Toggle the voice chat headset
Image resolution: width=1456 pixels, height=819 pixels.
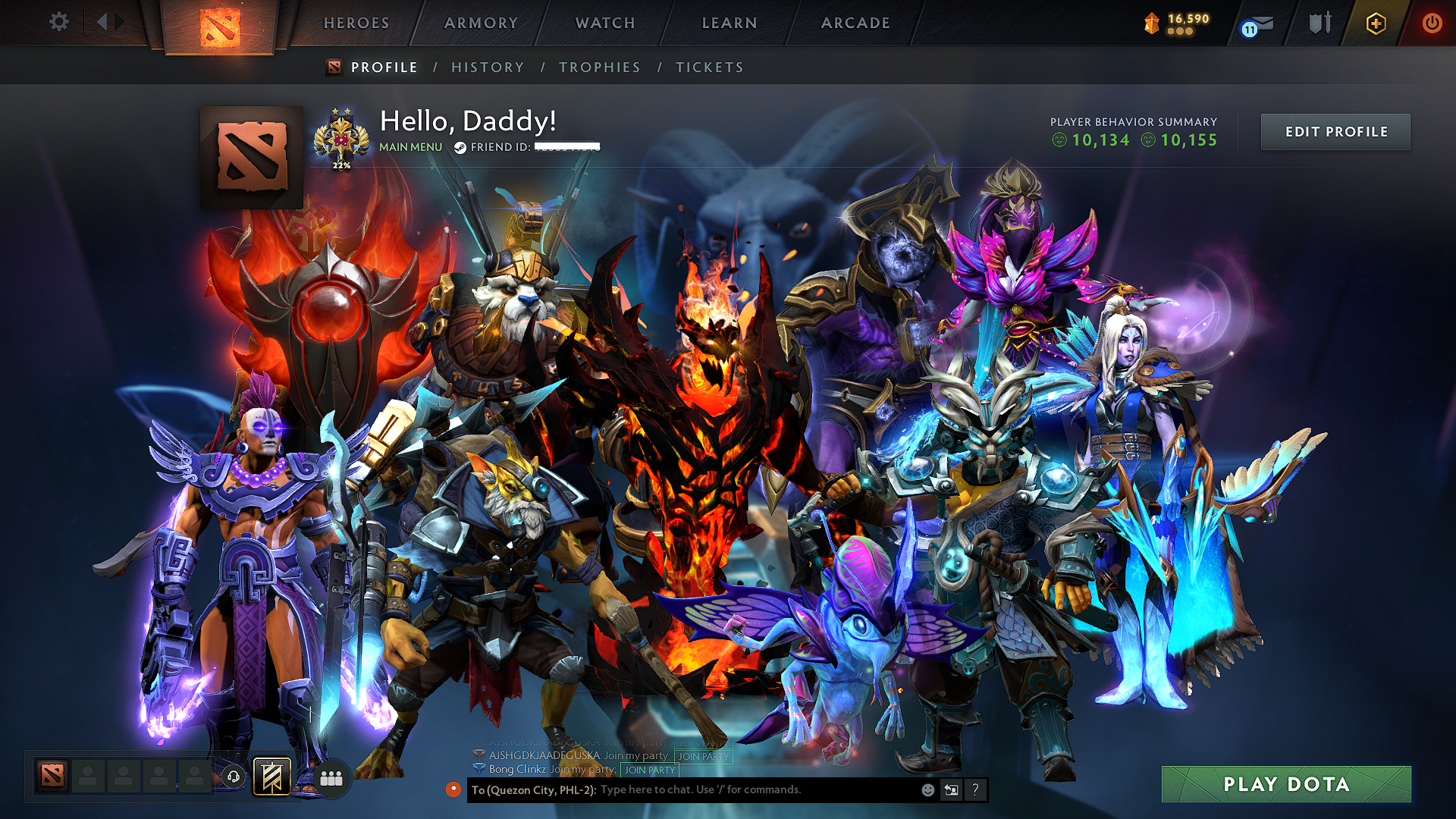point(234,777)
